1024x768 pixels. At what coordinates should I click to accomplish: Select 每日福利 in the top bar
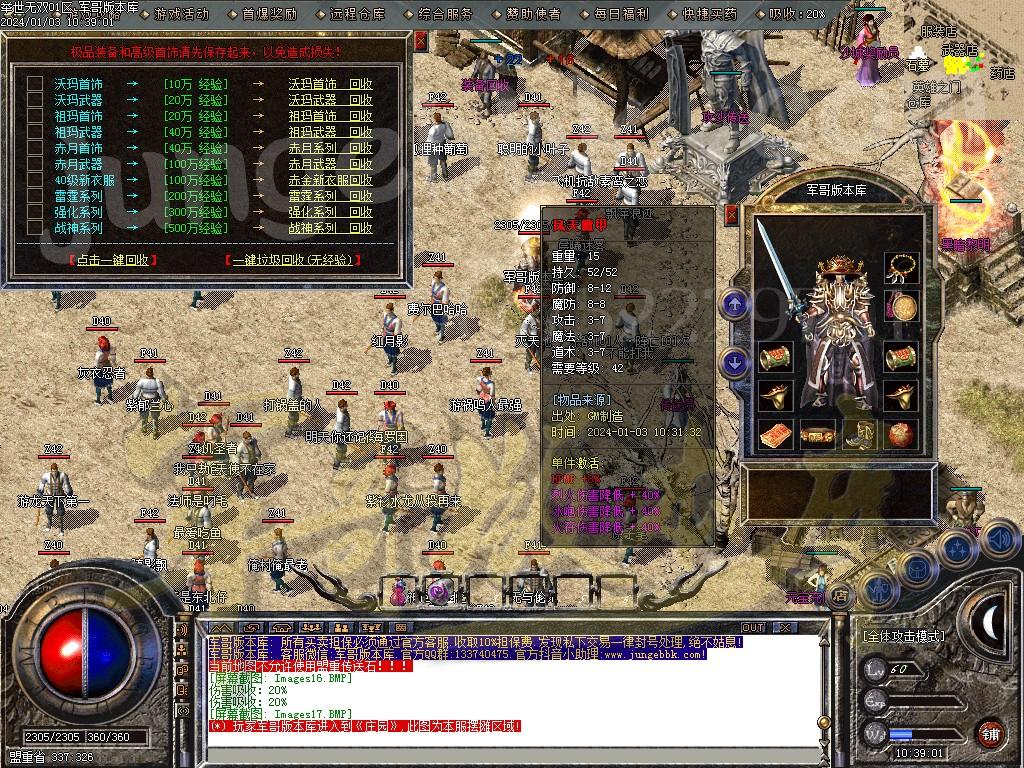pyautogui.click(x=621, y=14)
